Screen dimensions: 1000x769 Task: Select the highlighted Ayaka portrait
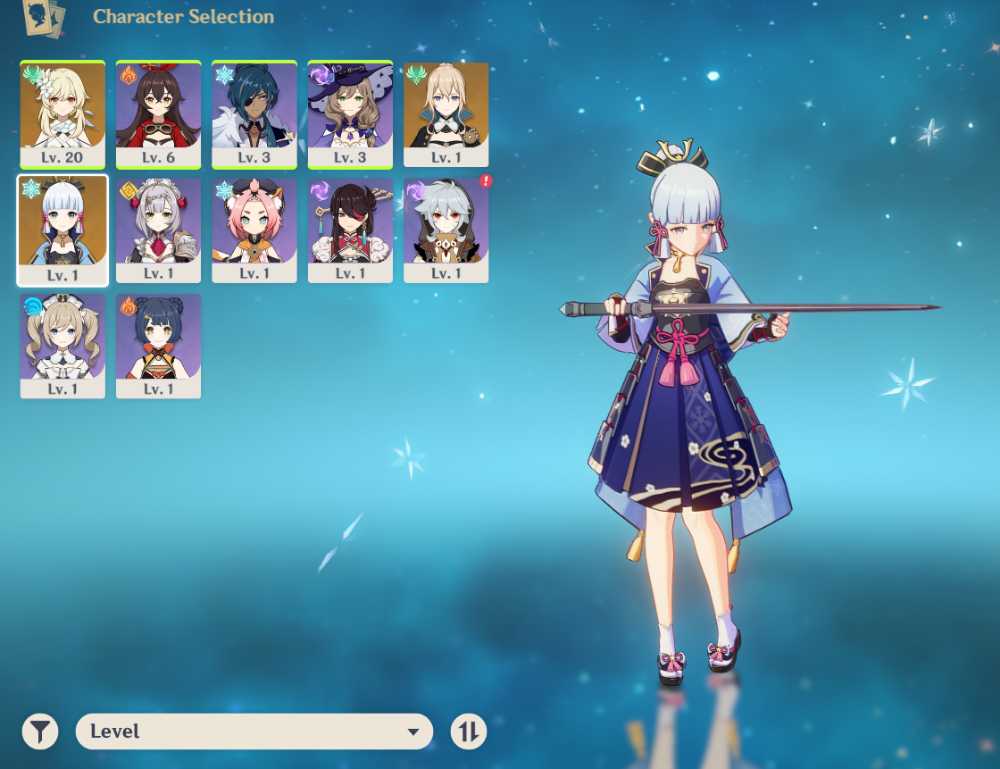62,230
